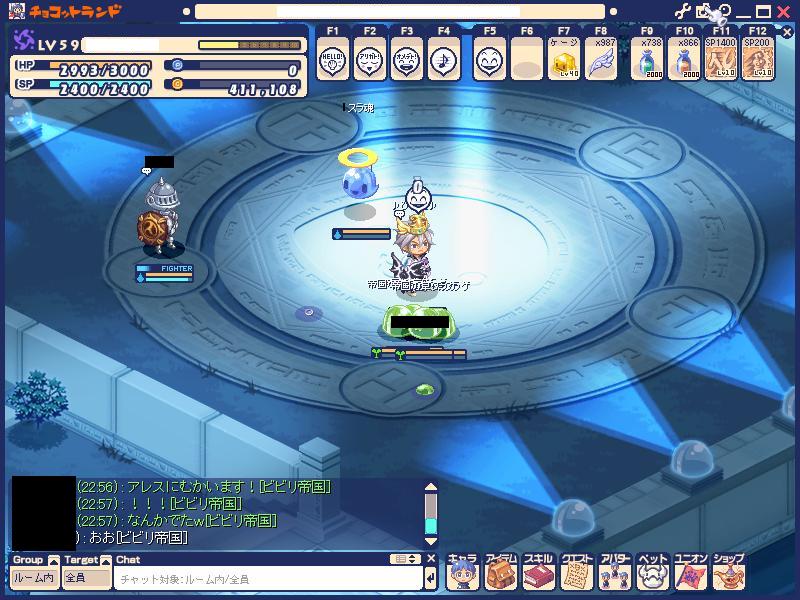
Task: Open the アイテム item bag
Action: 500,574
